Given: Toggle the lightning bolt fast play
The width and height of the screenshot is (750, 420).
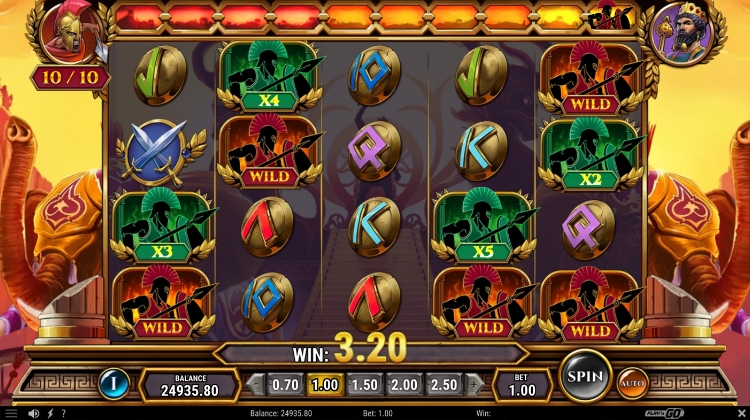Looking at the screenshot, I should coord(50,413).
